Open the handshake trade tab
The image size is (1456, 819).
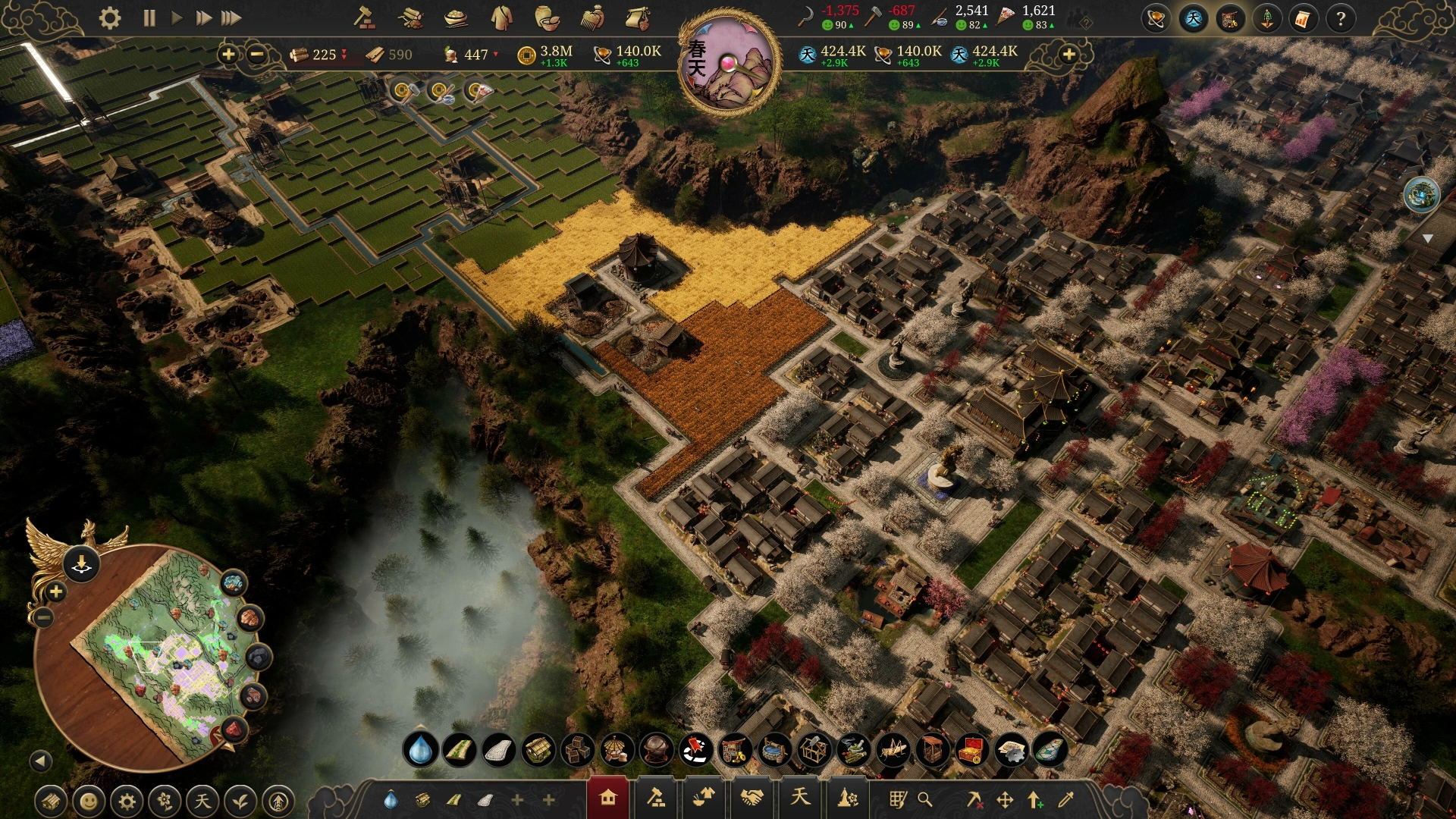point(752,799)
